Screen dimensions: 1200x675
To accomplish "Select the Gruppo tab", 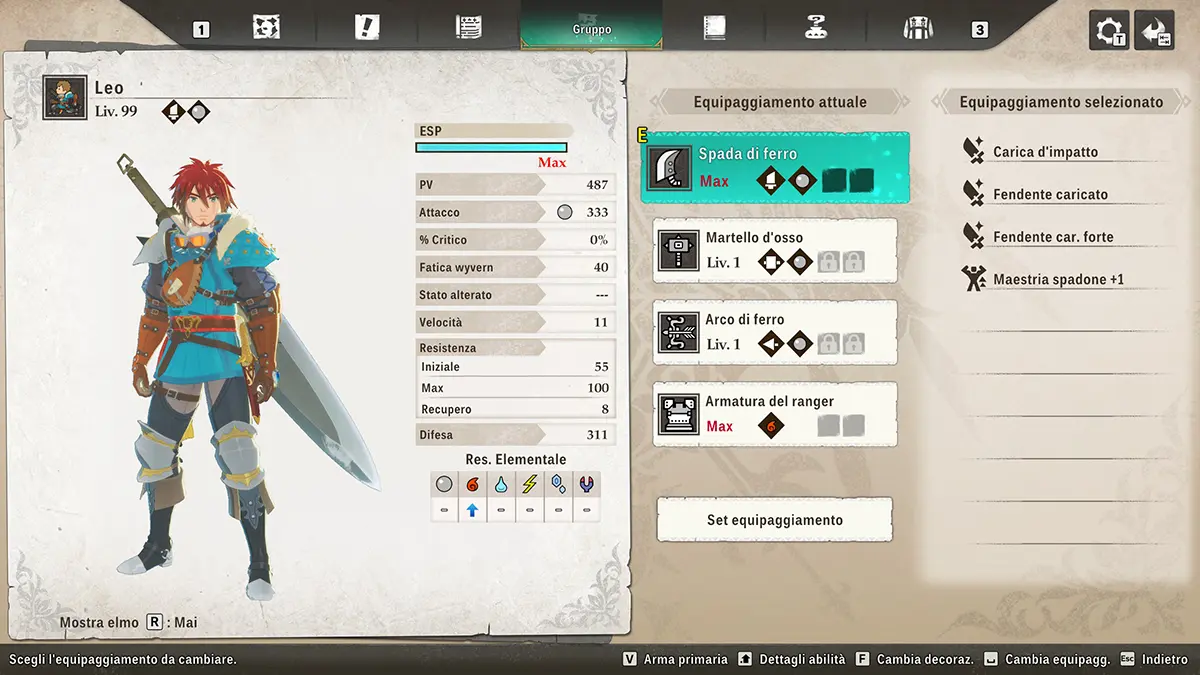I will tap(592, 26).
